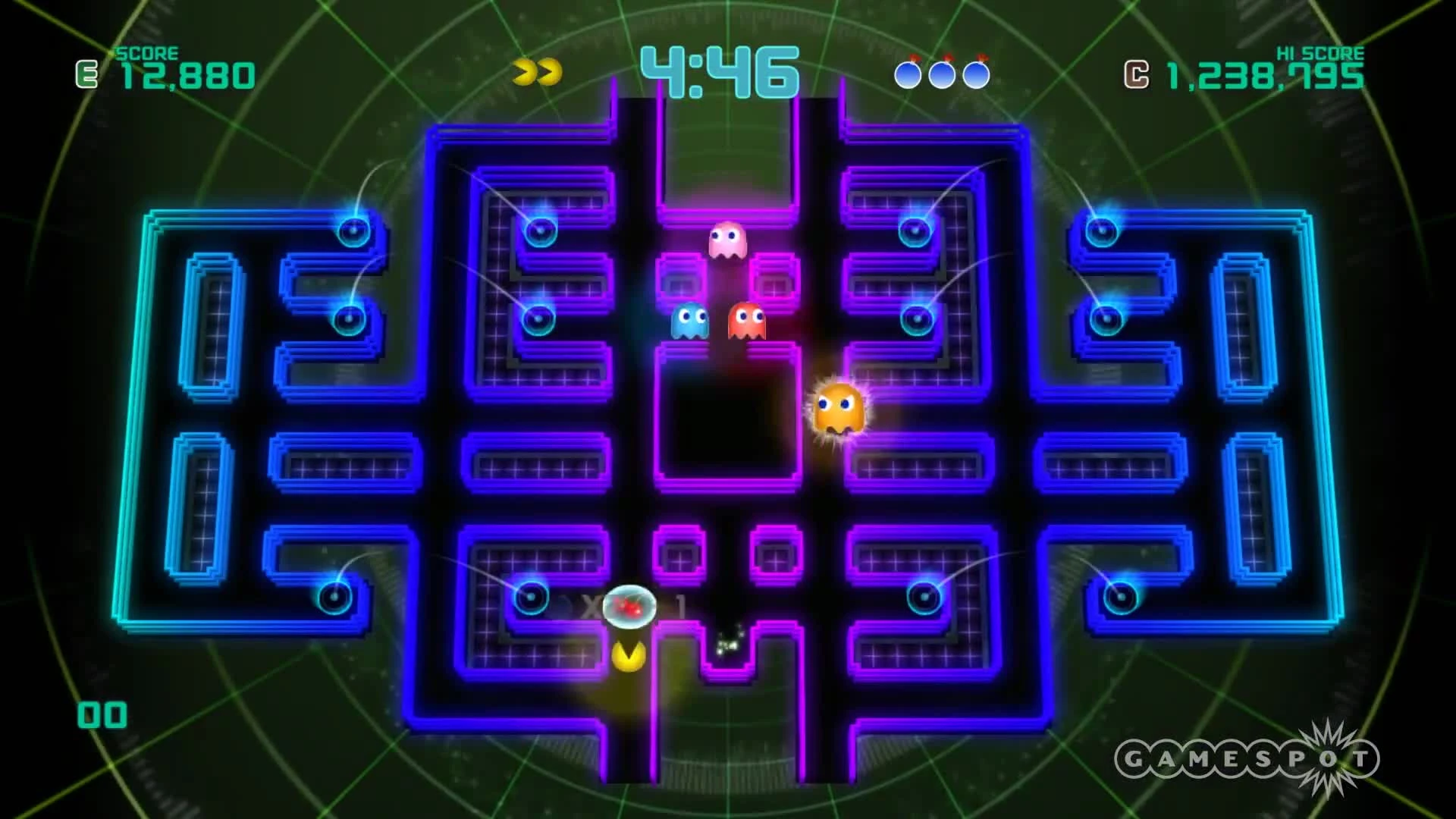
Task: Click the power pellet in the bottom-right corner
Action: click(x=1120, y=599)
